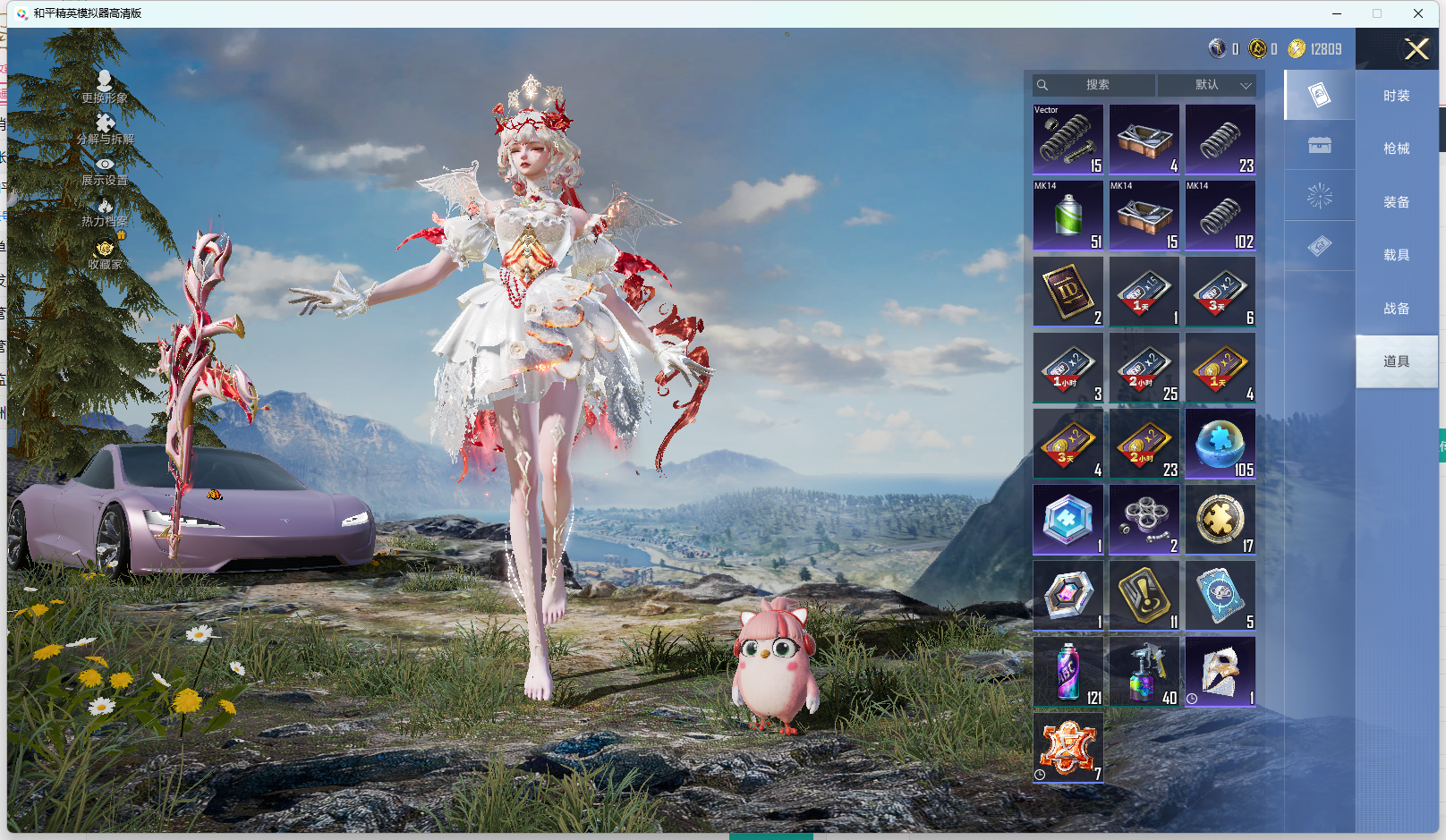Select the white bird mask item
The image size is (1446, 840).
(x=1221, y=672)
